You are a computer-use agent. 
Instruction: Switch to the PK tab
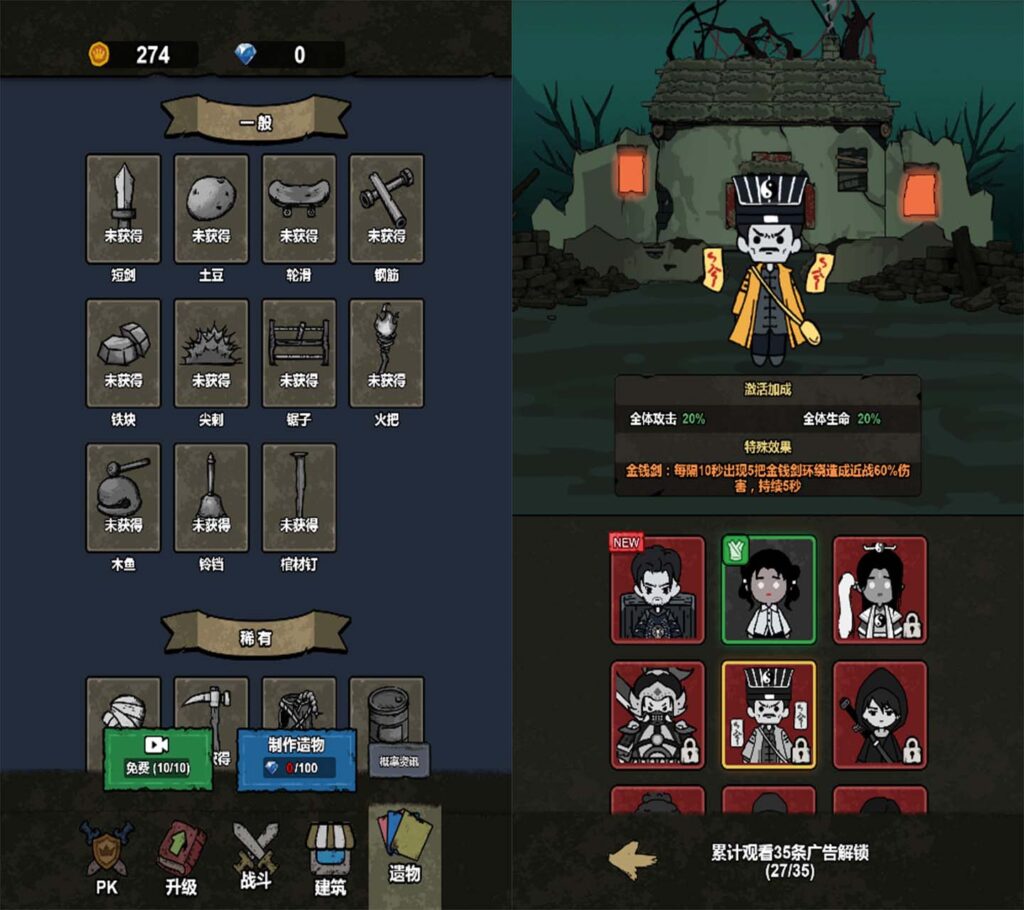pos(106,858)
